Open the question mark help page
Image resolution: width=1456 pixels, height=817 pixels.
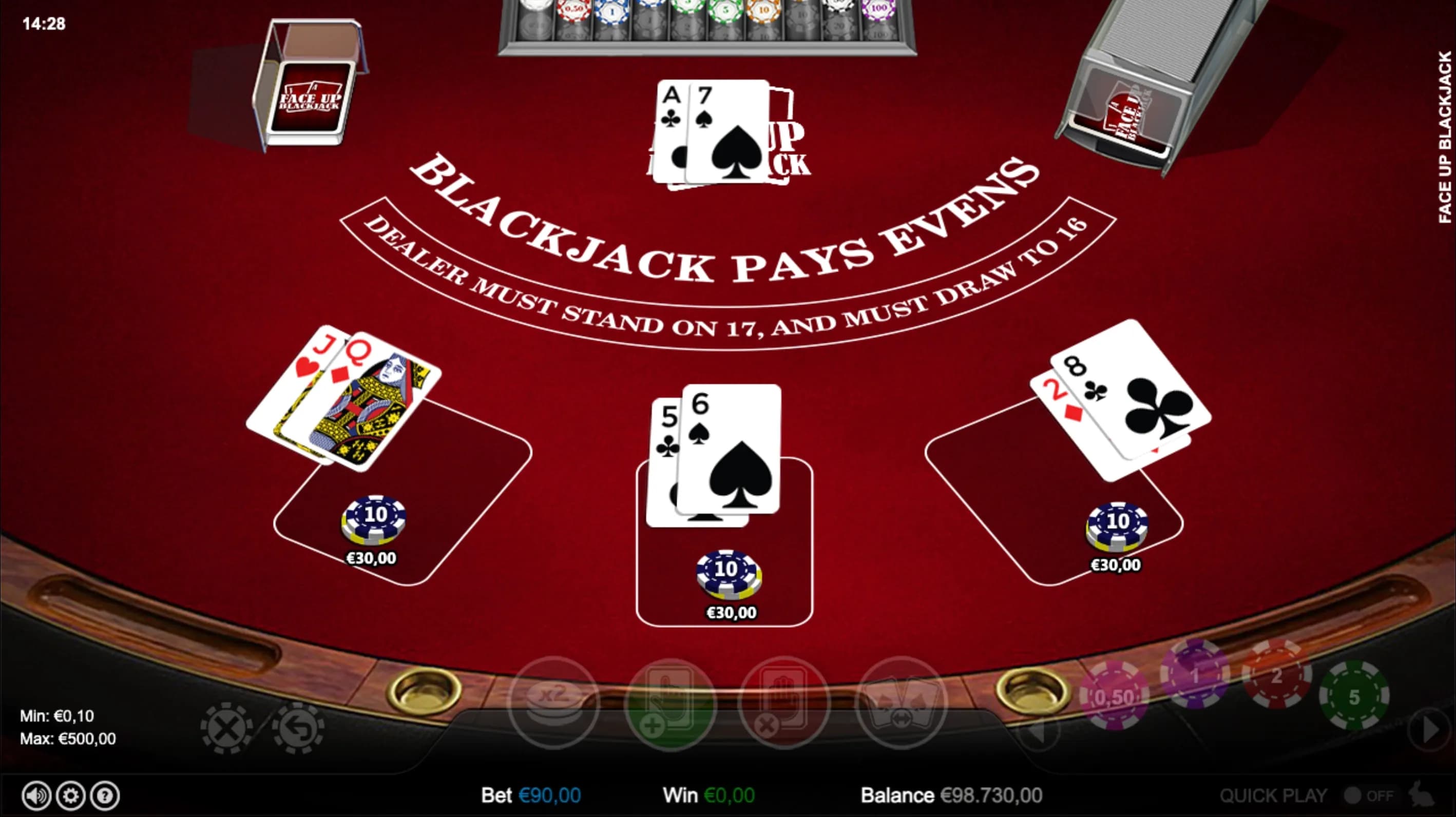(105, 795)
